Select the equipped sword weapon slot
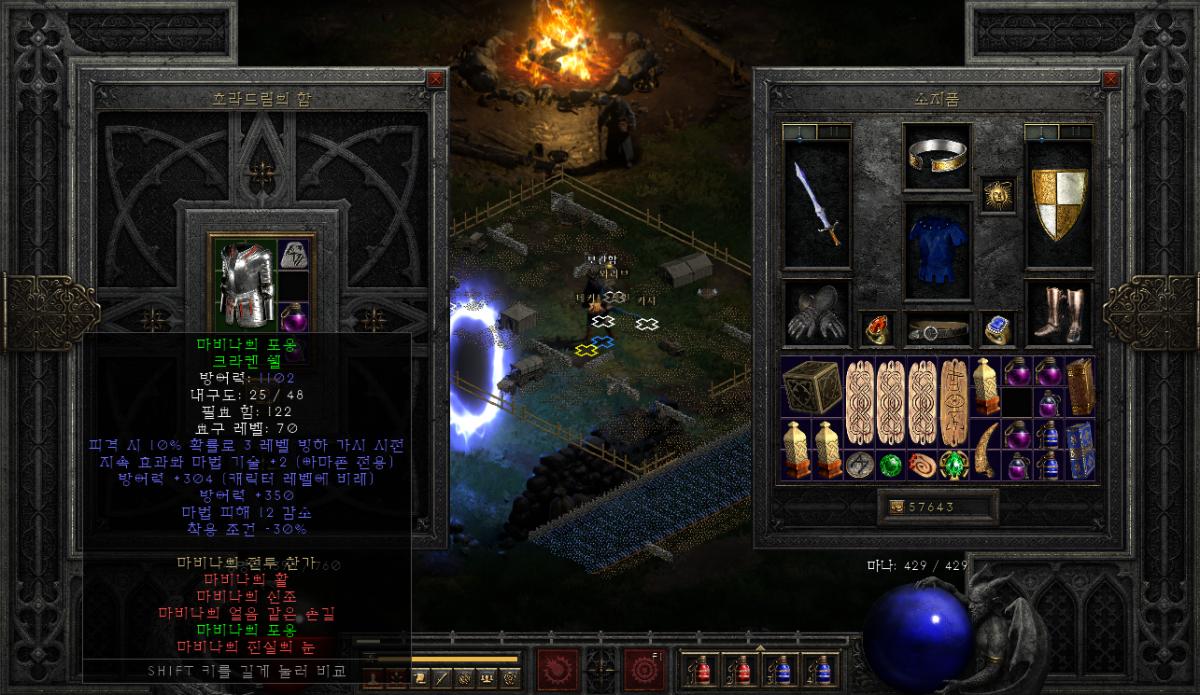 coord(817,205)
